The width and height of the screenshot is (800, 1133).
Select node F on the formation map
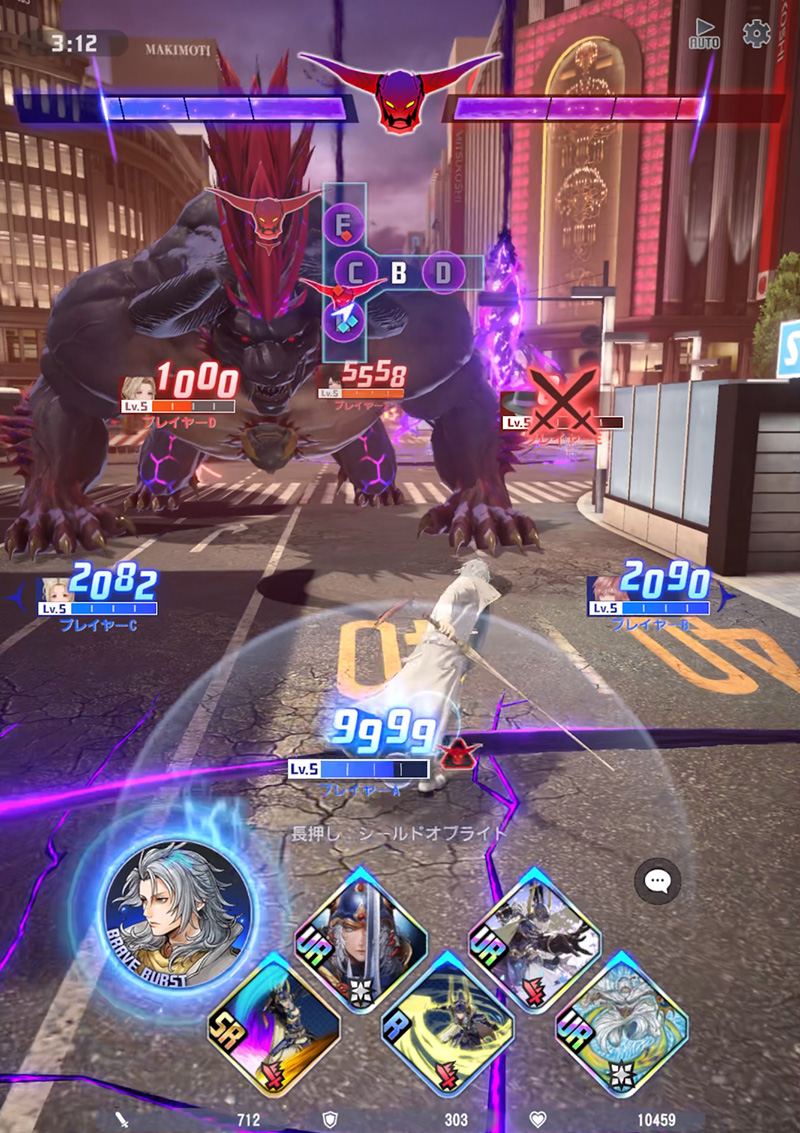click(344, 221)
